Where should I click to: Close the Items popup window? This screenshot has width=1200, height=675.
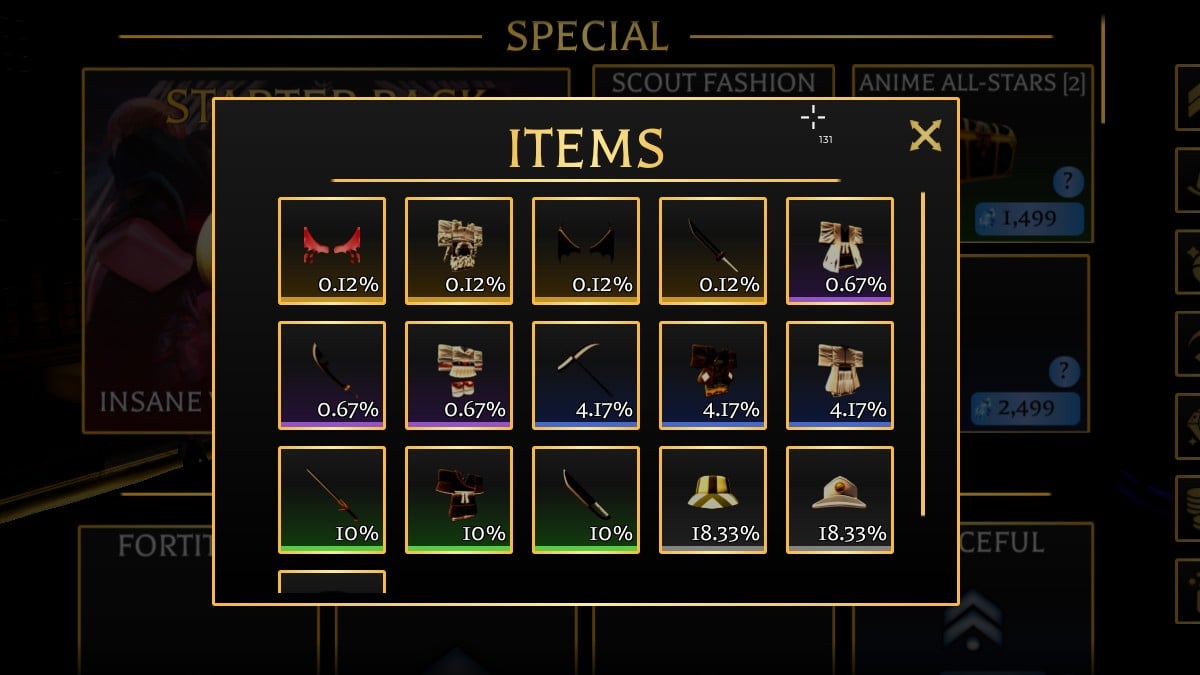[x=925, y=135]
